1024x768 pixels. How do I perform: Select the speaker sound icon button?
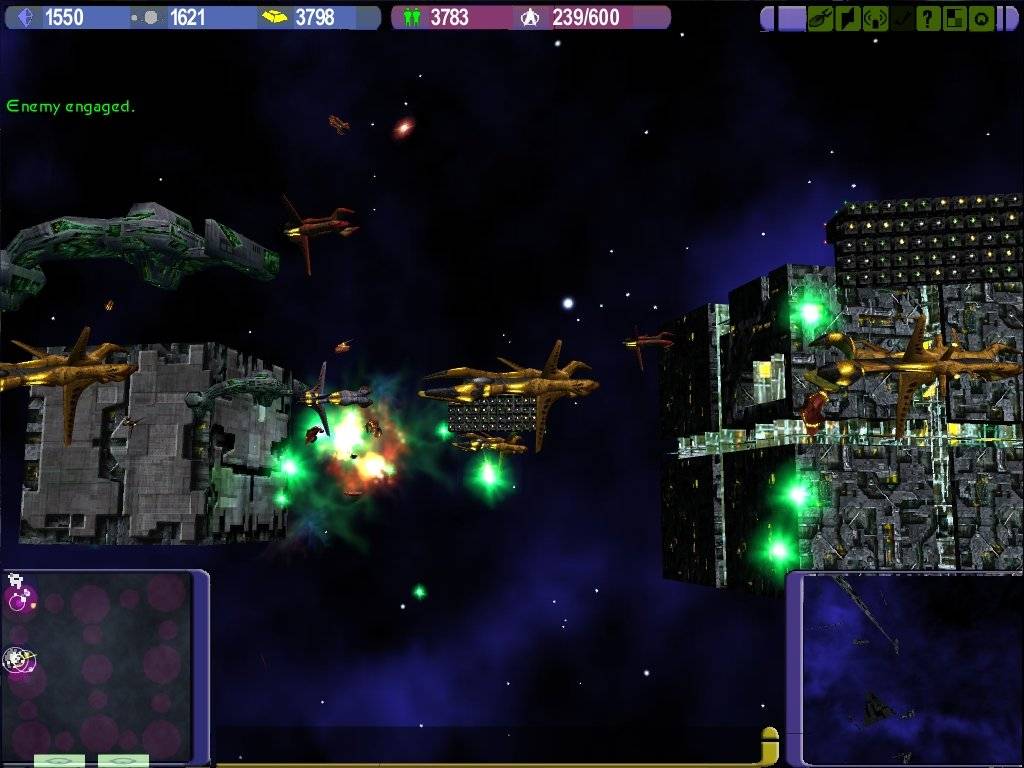(x=848, y=18)
